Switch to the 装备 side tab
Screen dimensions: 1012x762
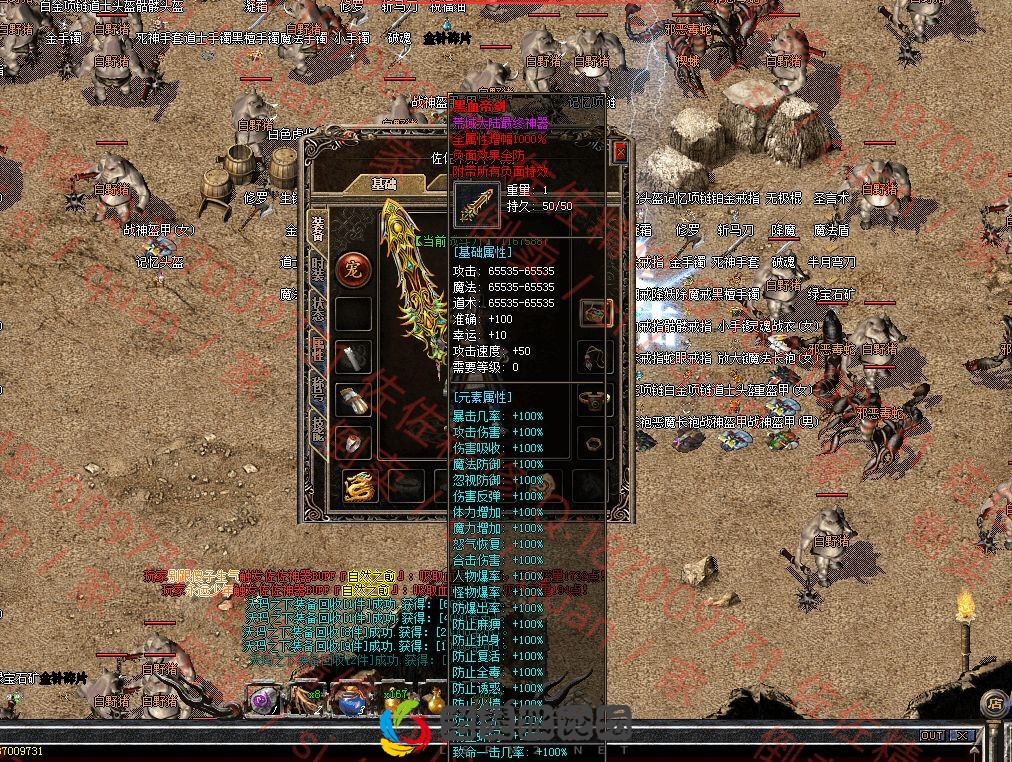[318, 229]
